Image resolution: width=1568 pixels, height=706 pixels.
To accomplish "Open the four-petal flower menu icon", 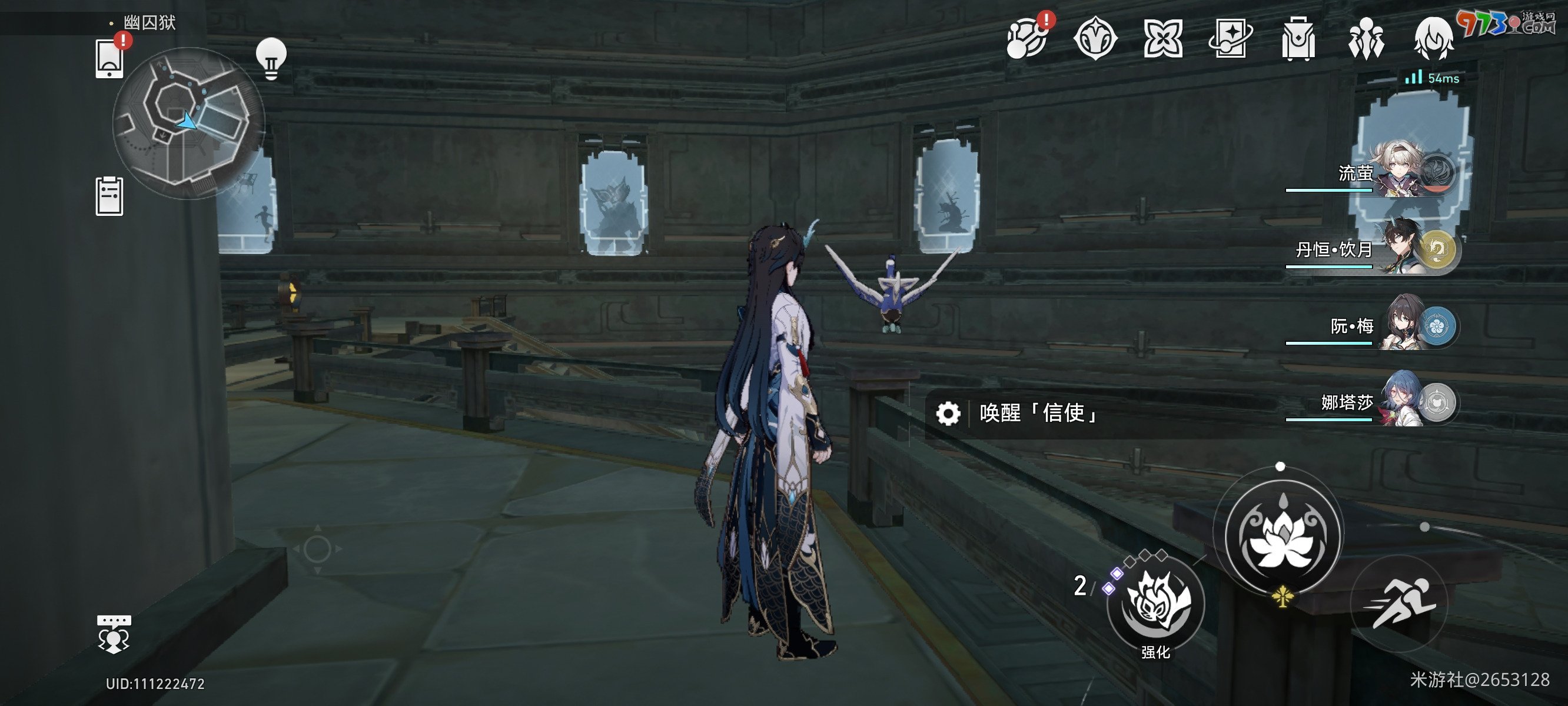I will (1162, 39).
